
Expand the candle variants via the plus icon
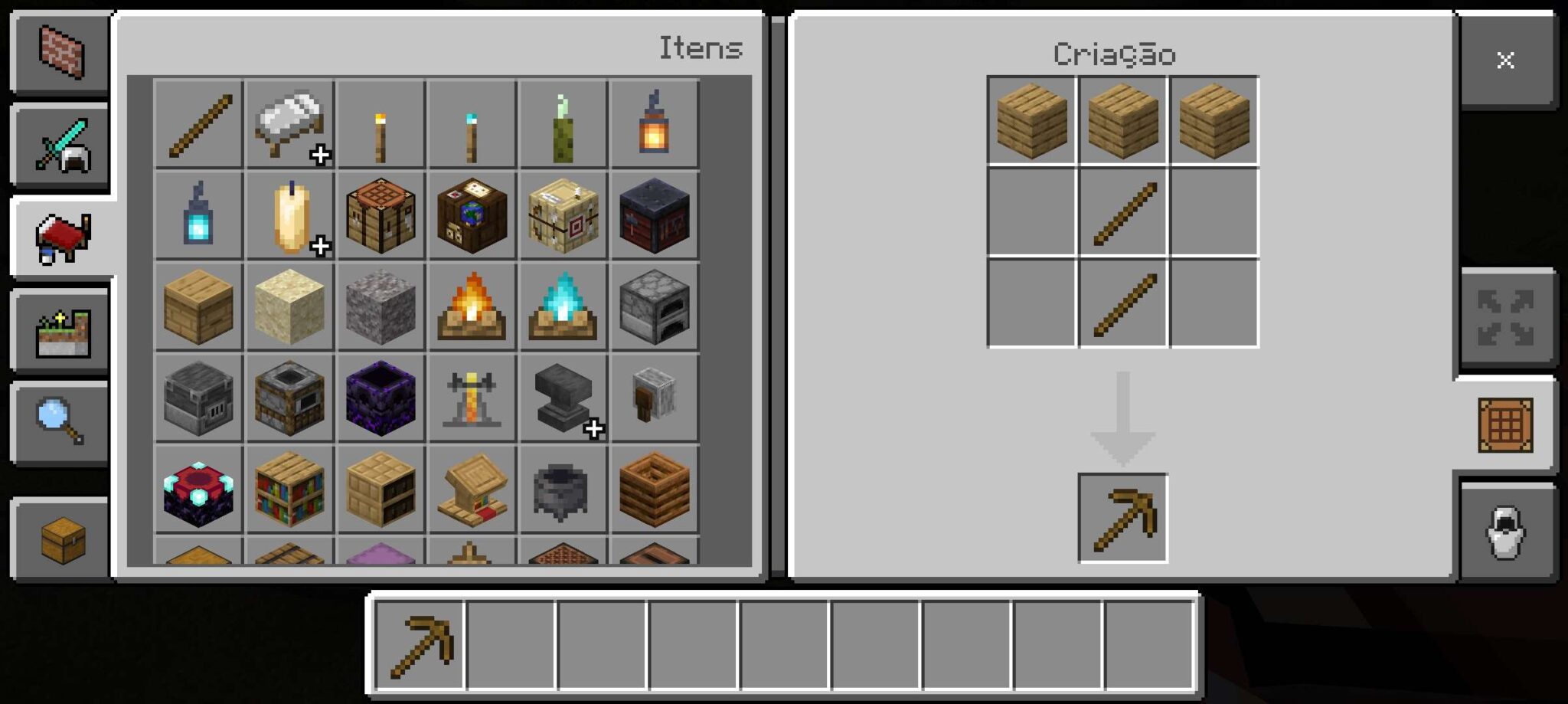pyautogui.click(x=318, y=247)
